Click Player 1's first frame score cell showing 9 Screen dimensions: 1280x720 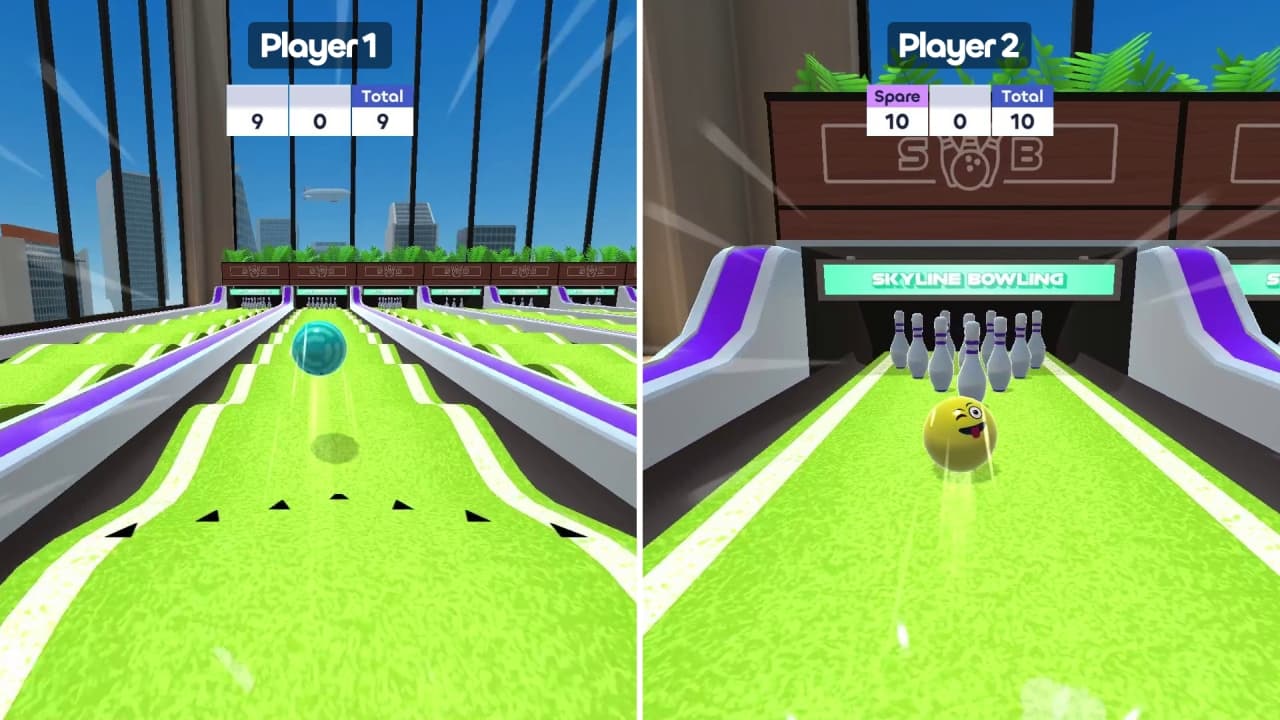259,123
